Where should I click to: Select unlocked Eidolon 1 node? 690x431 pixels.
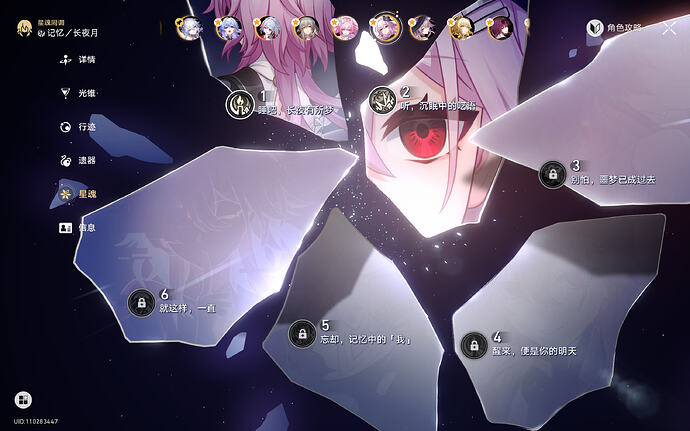click(x=240, y=101)
